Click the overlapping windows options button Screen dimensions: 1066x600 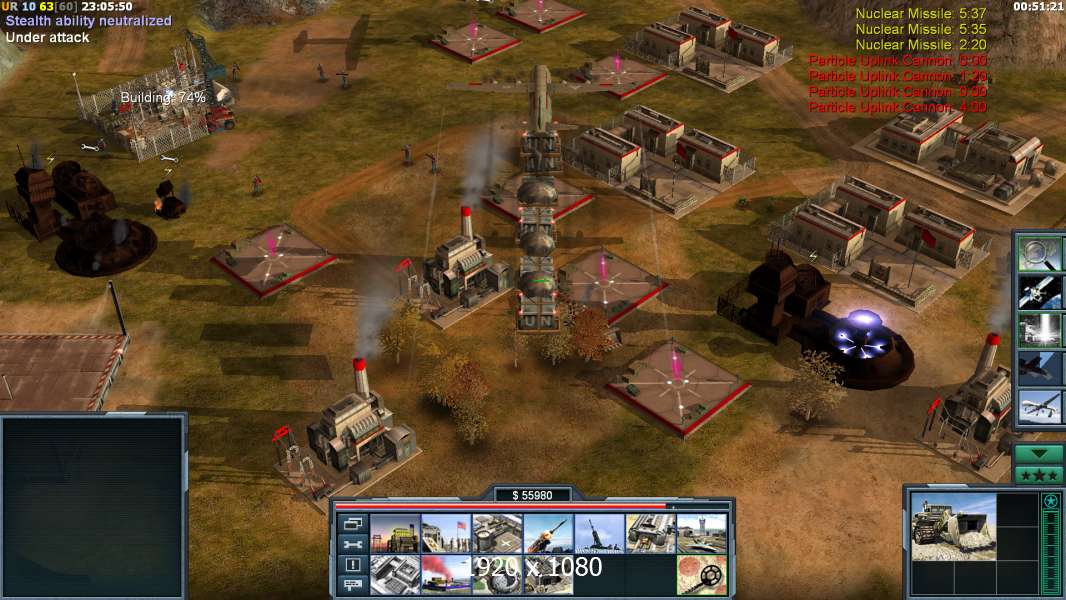[x=352, y=524]
